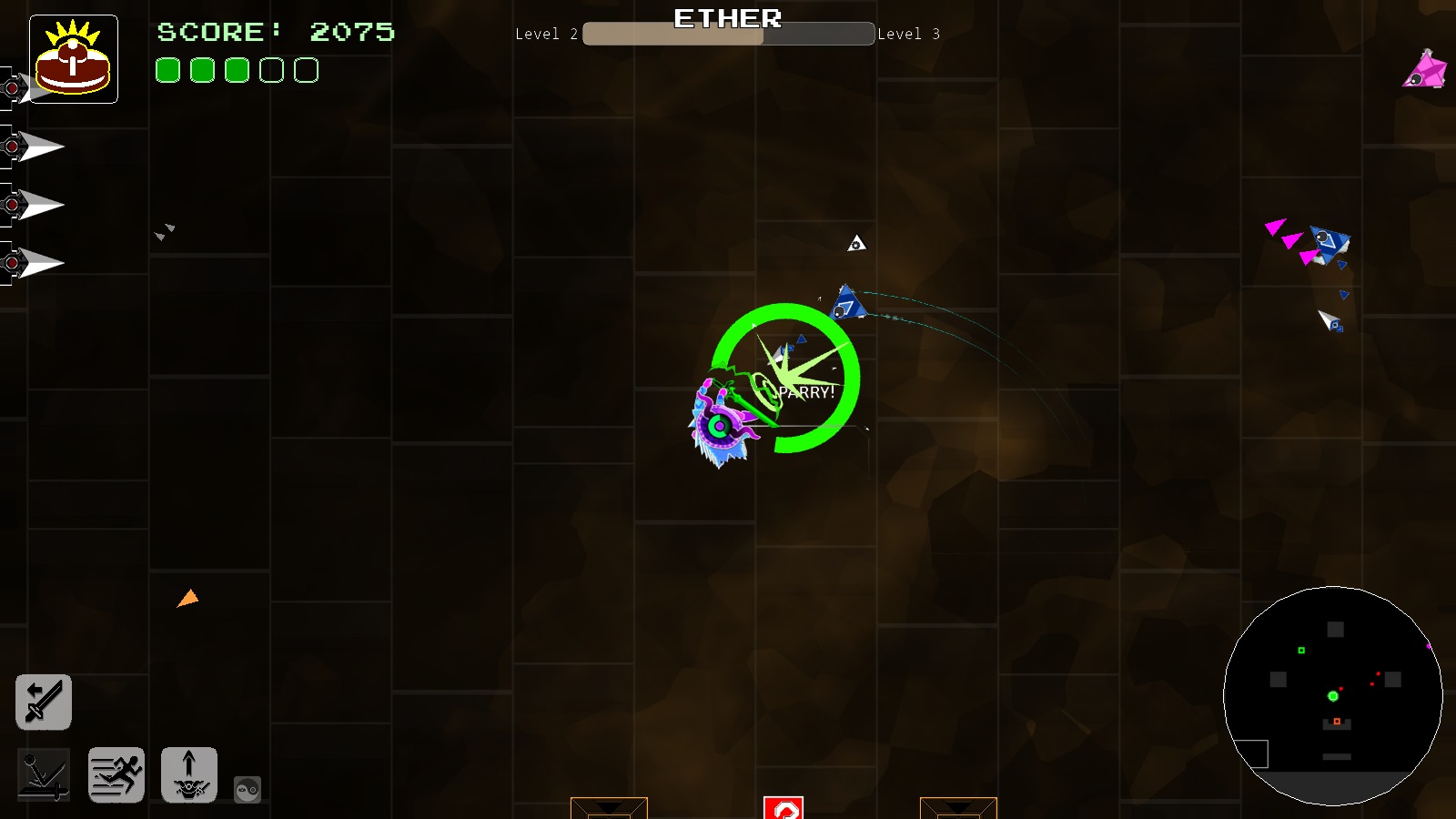The image size is (1456, 819).
Task: Toggle the first green health pip
Action: 167,69
